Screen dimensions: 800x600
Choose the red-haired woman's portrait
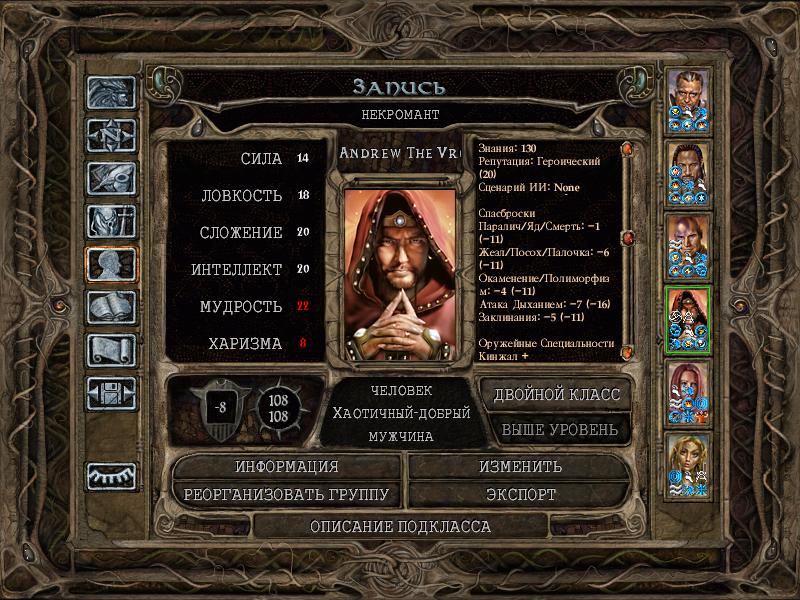(688, 391)
